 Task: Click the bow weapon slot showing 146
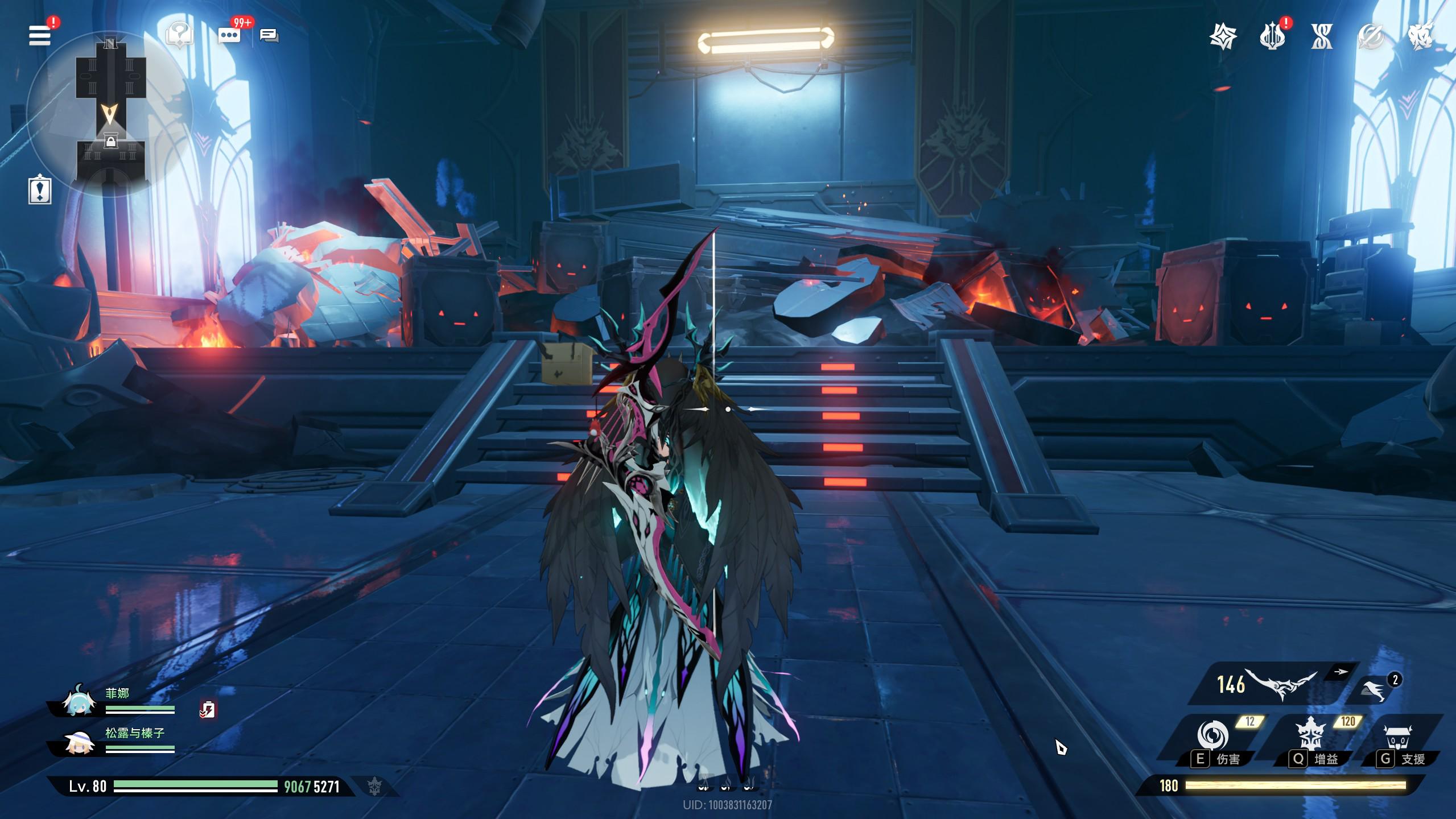pos(1274,685)
